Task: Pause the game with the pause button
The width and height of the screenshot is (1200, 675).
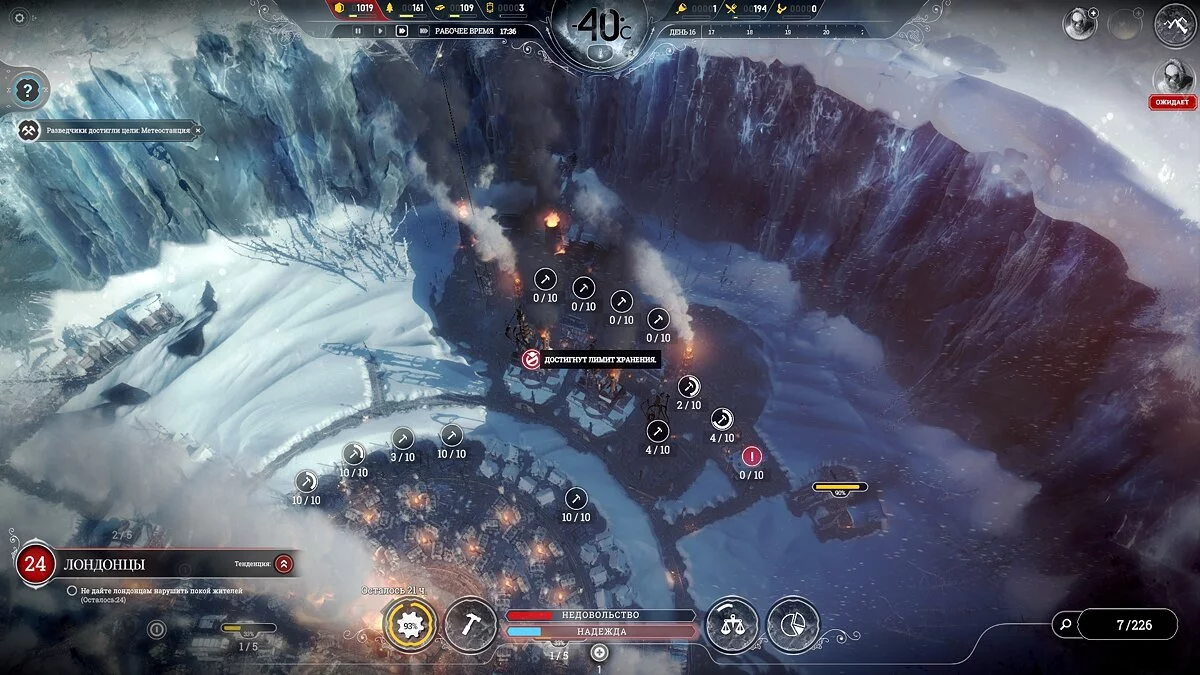Action: (357, 31)
